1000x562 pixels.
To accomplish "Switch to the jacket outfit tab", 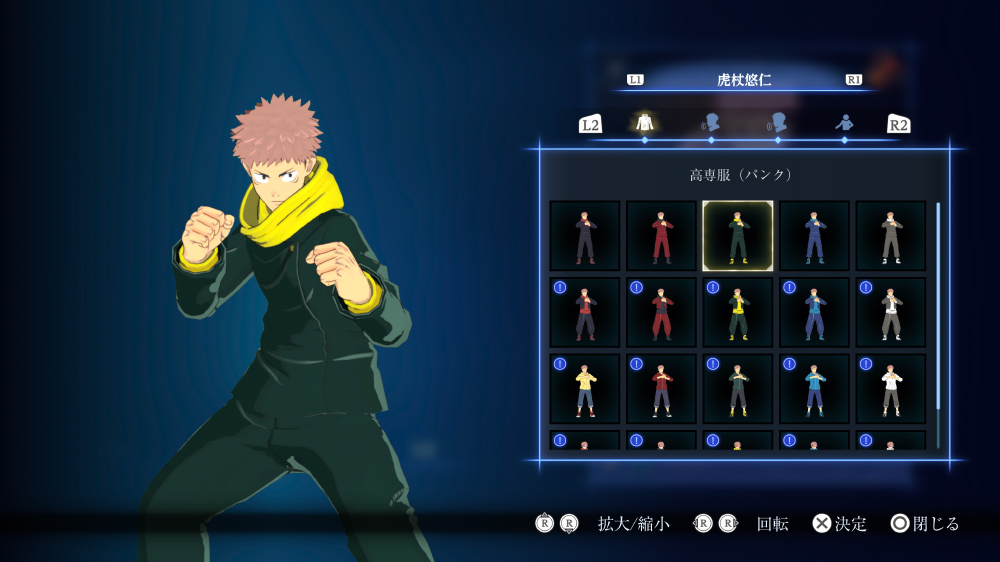I will 644,123.
